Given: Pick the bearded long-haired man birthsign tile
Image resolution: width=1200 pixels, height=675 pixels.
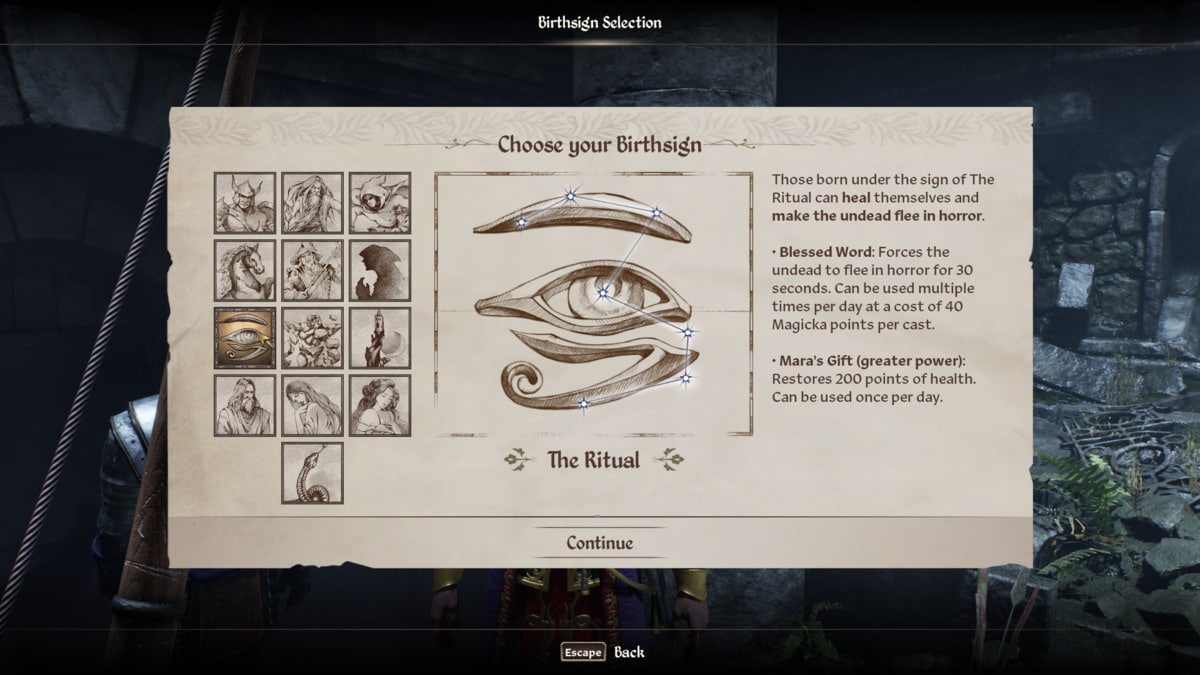Looking at the screenshot, I should [x=245, y=405].
